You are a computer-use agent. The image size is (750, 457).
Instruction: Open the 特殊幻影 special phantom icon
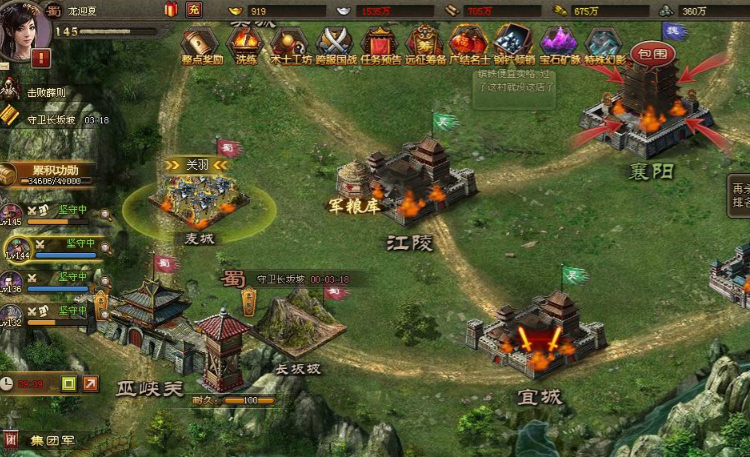[604, 43]
